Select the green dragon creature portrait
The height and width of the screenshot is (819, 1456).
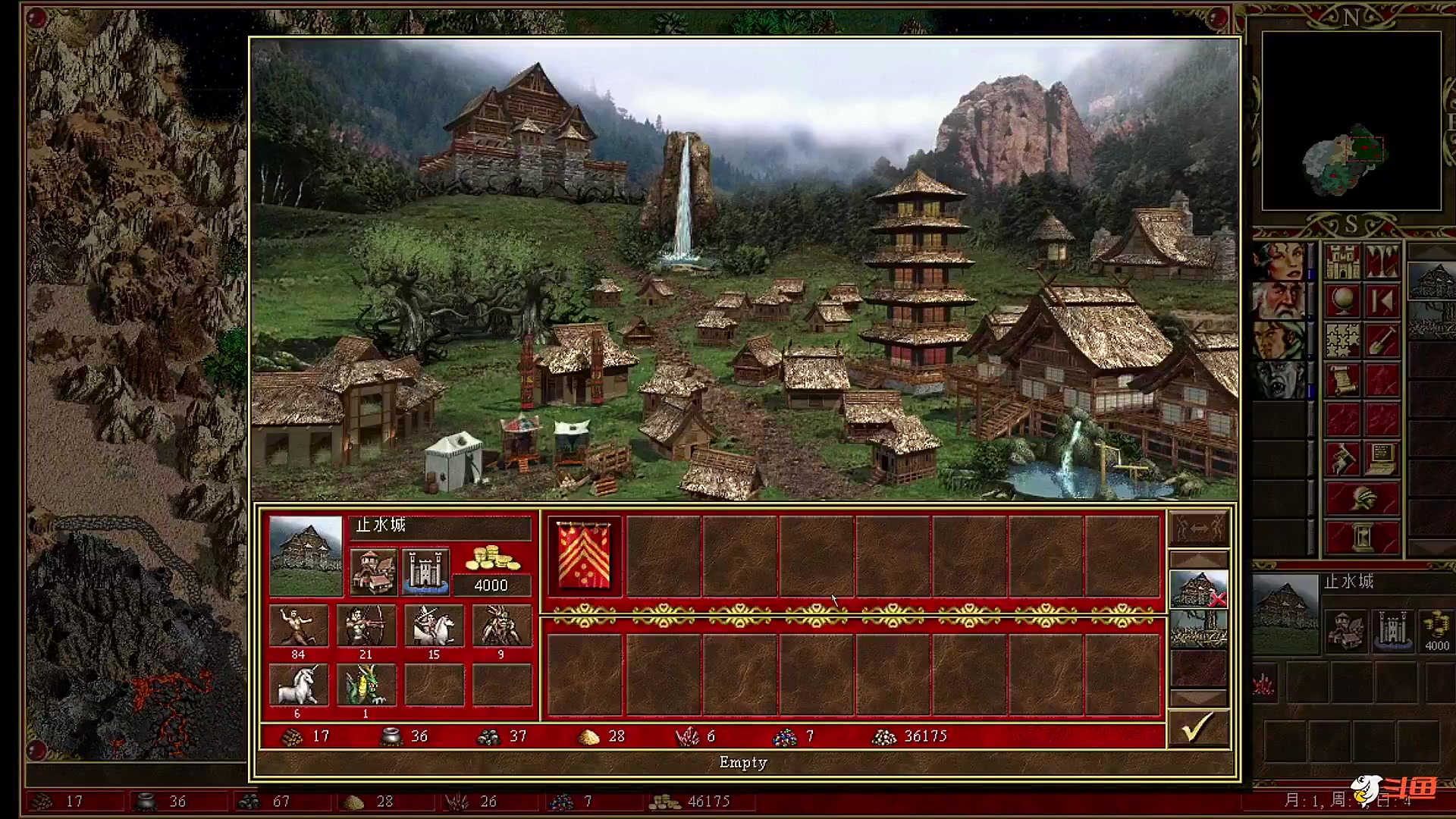tap(366, 685)
